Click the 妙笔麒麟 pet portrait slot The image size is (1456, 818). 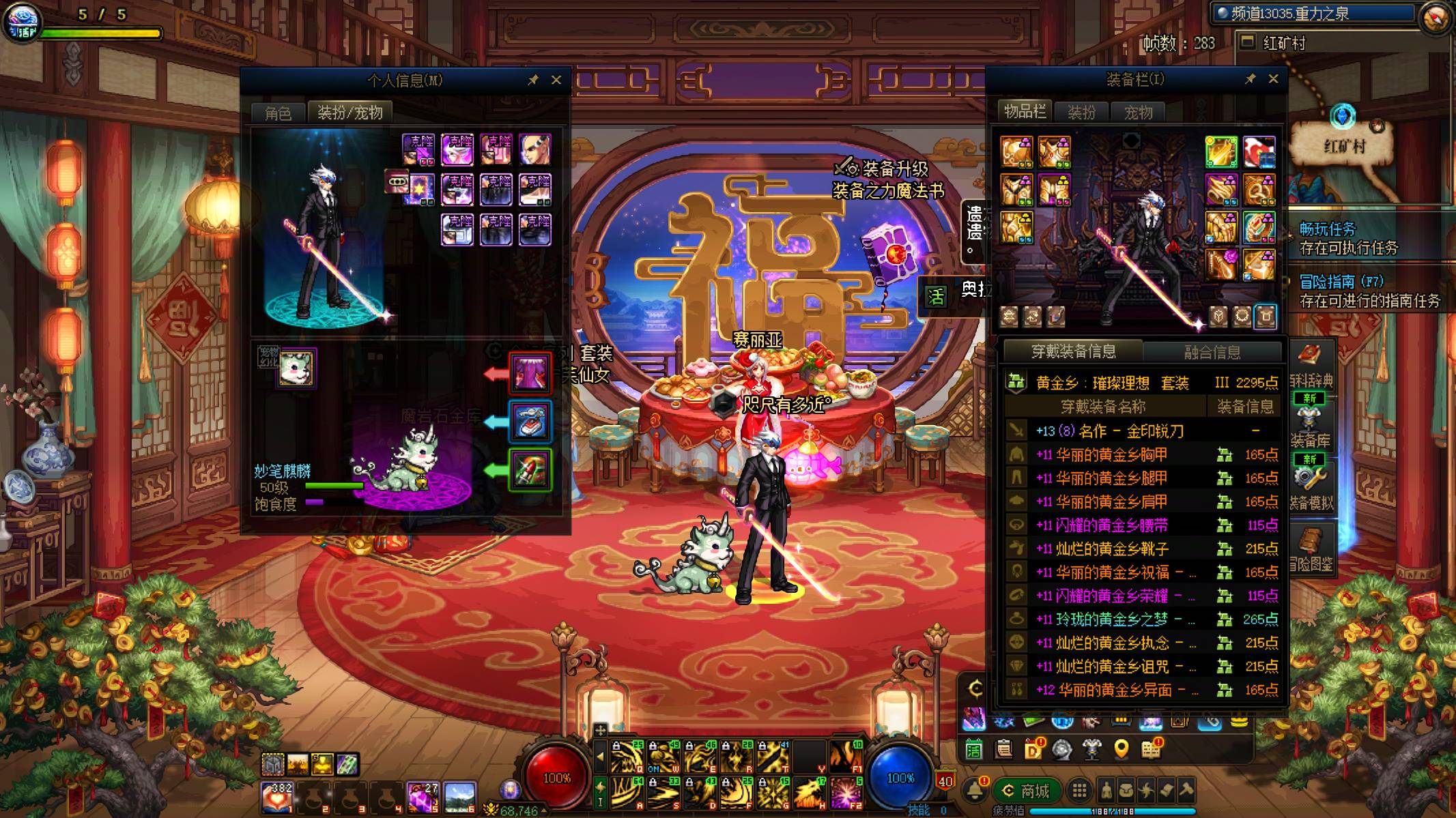point(296,368)
